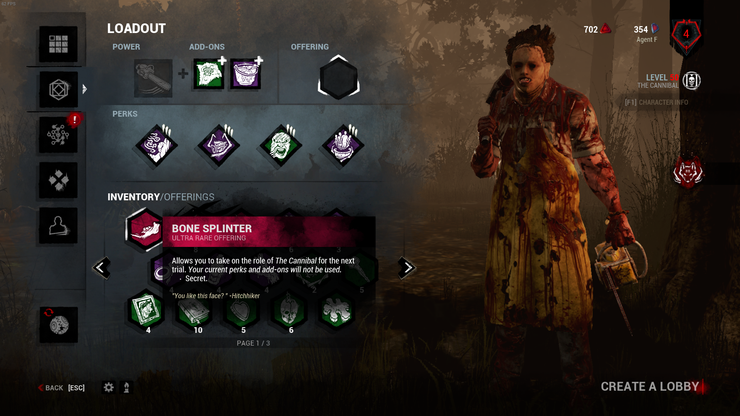This screenshot has width=740, height=416.
Task: Choose the green add-on slot
Action: tap(207, 78)
